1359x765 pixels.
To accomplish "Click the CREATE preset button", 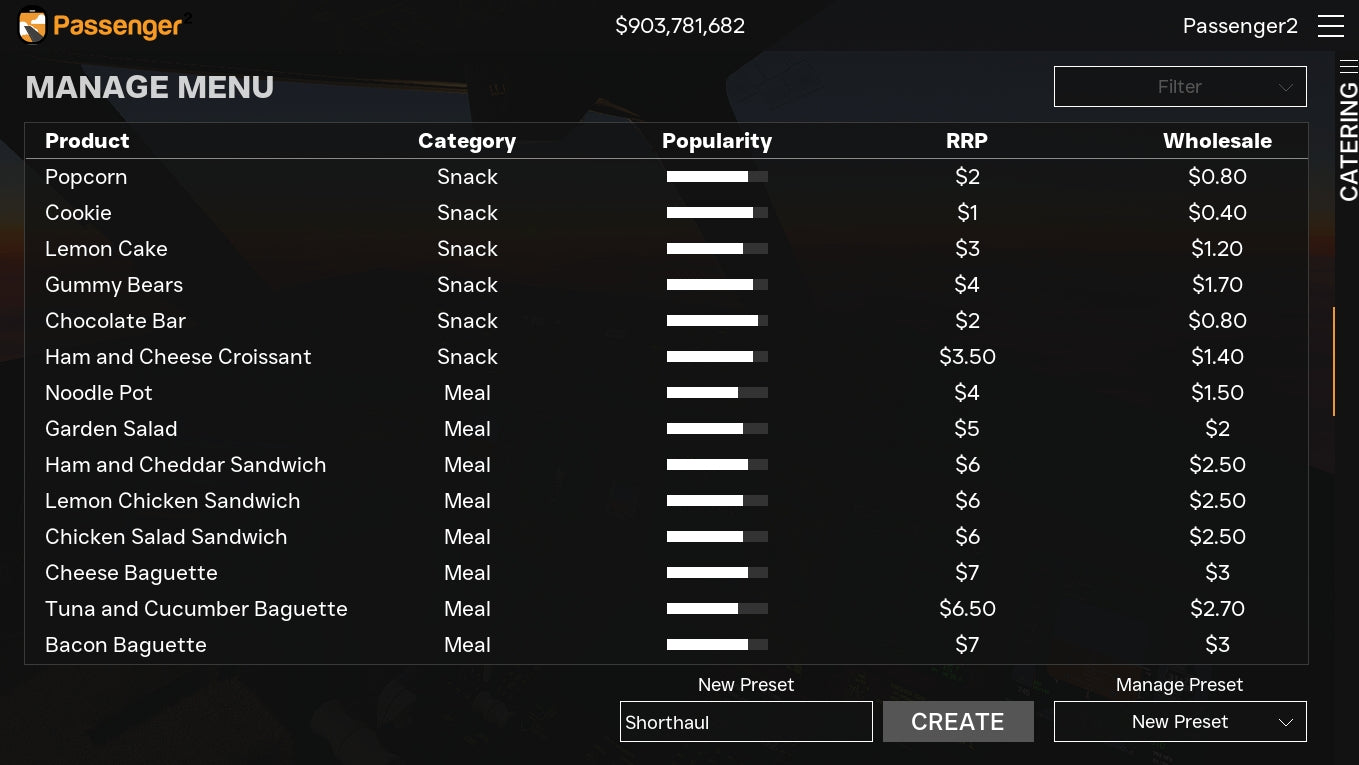I will pos(957,722).
